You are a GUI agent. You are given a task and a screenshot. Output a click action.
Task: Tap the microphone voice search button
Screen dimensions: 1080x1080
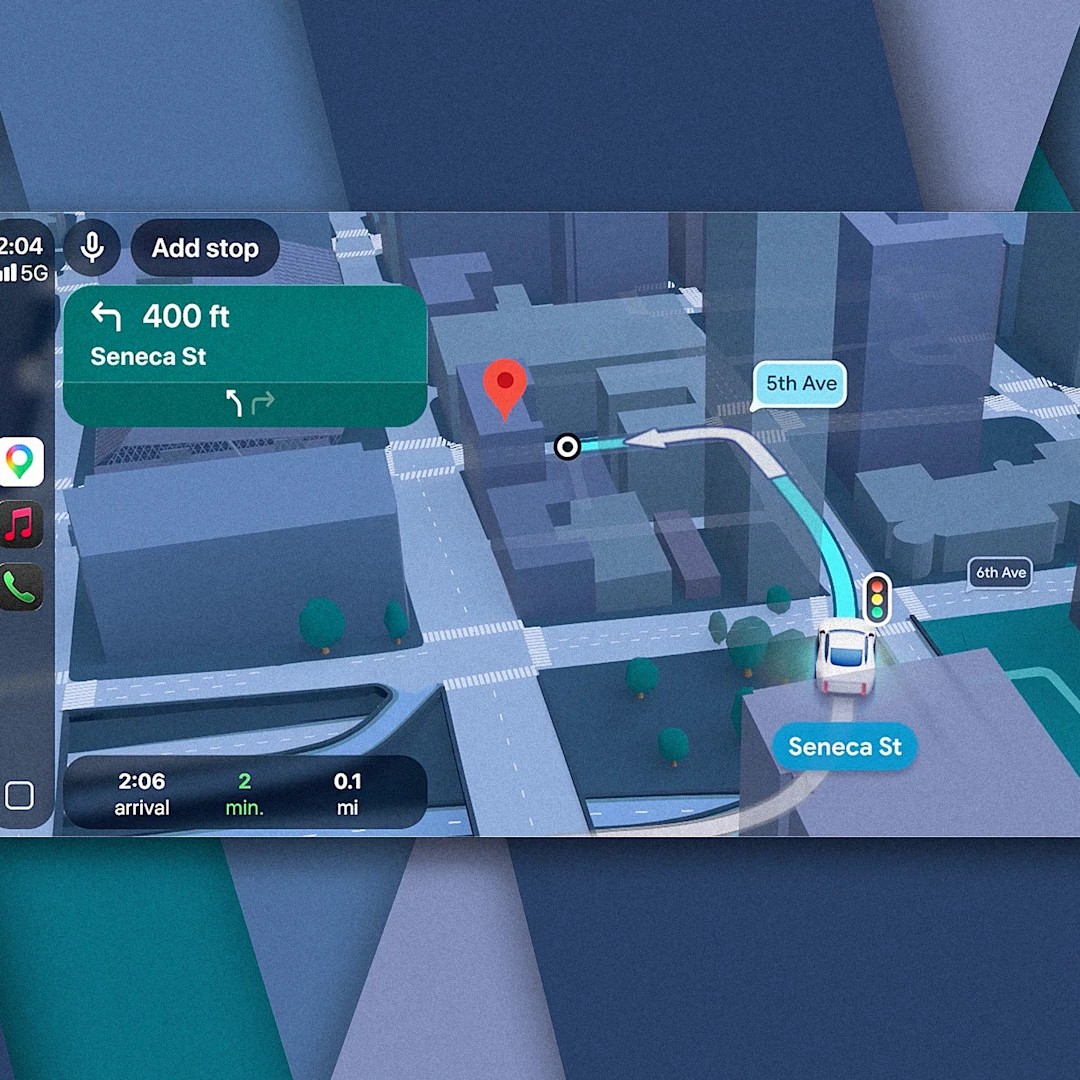click(92, 247)
